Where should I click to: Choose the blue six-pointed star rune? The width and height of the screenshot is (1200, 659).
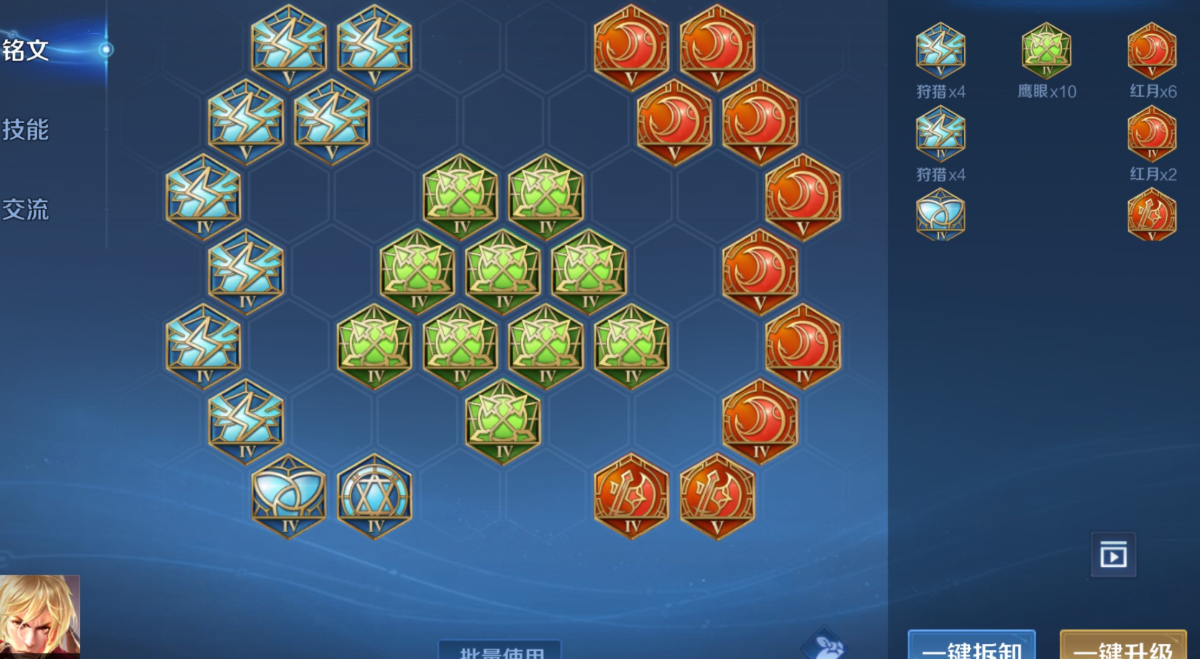pos(374,496)
